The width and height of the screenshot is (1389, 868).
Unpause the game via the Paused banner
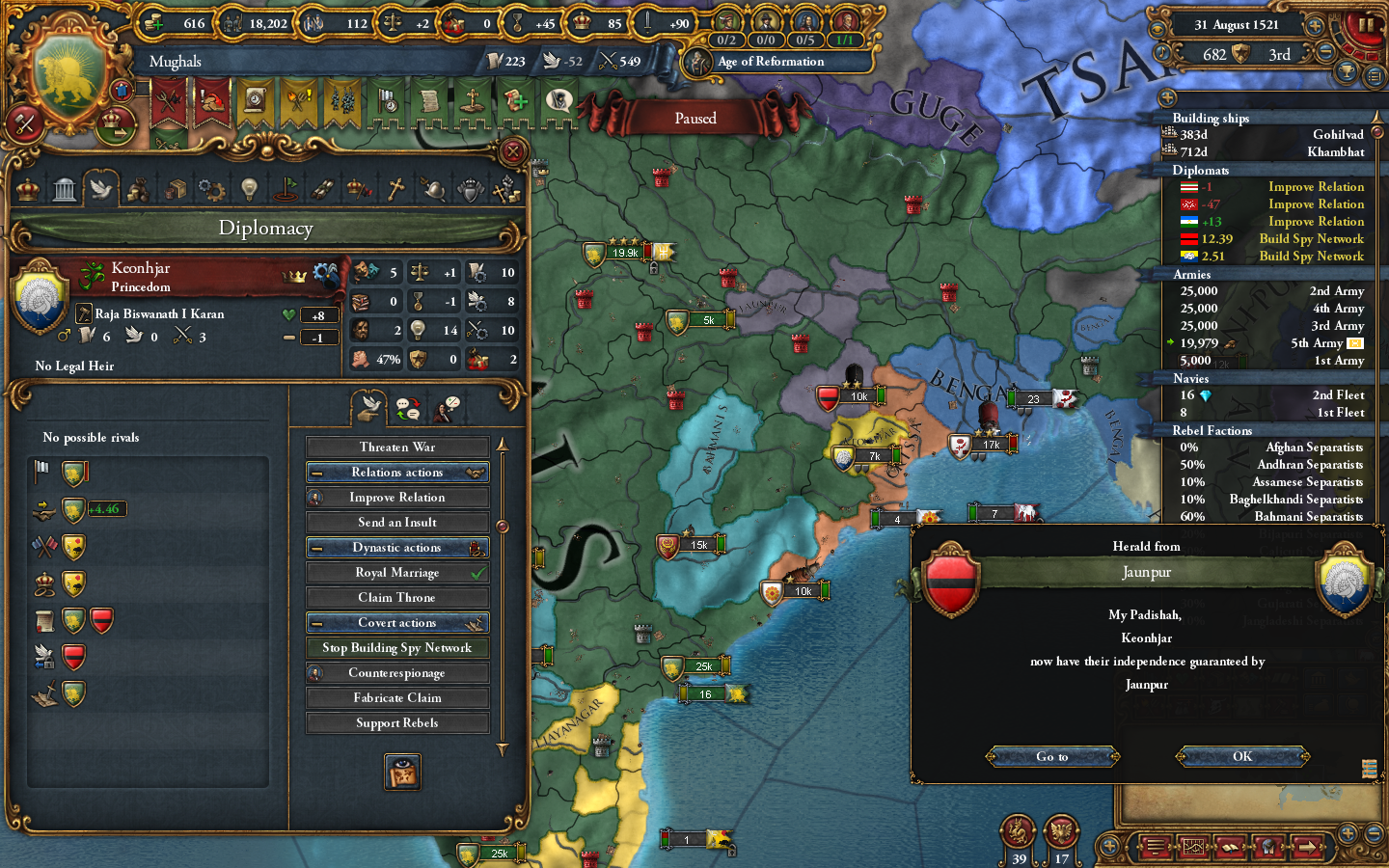[696, 118]
